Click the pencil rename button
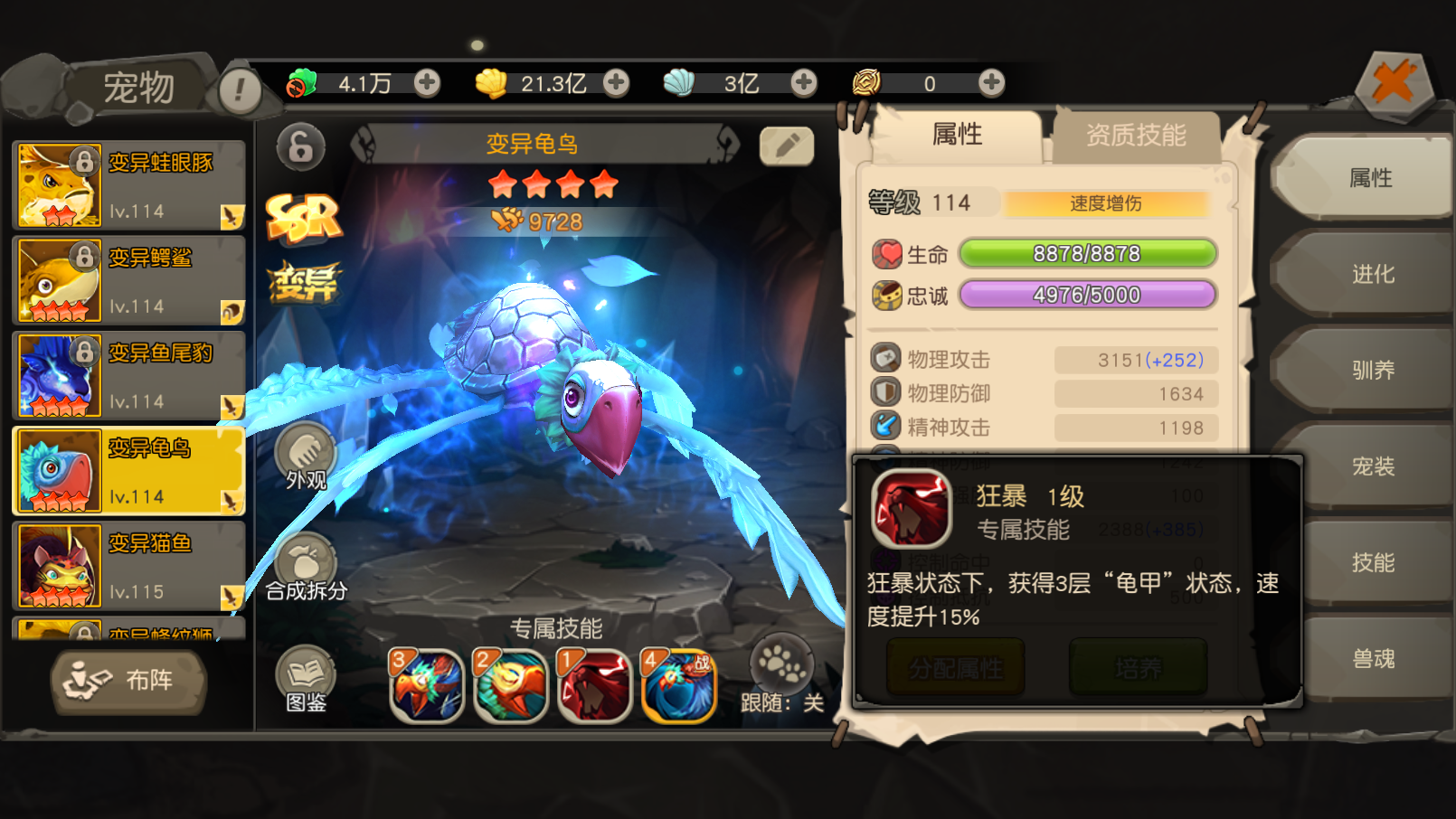The height and width of the screenshot is (819, 1456). tap(786, 146)
